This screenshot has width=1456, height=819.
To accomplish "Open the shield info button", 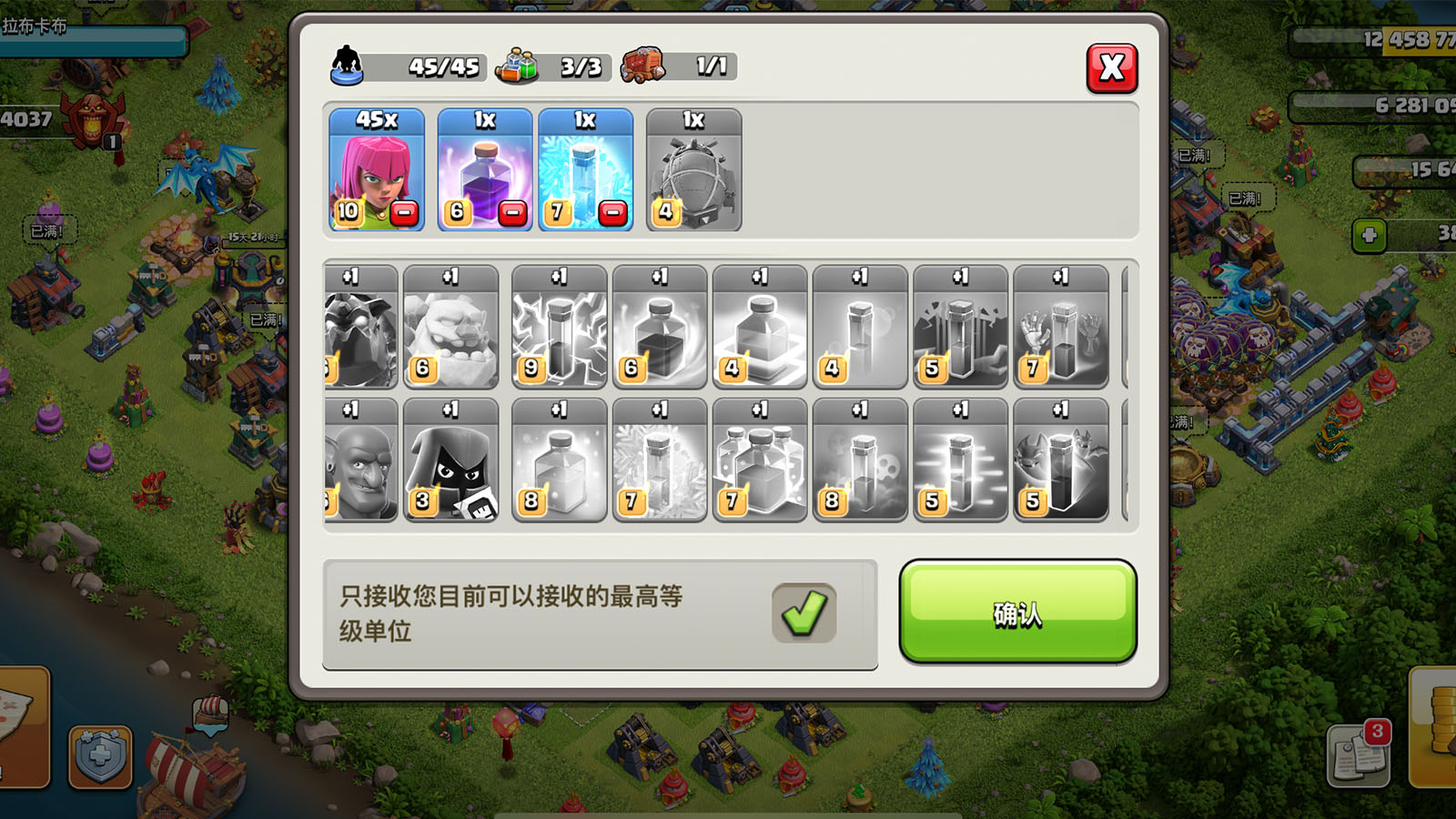I will coord(100,755).
